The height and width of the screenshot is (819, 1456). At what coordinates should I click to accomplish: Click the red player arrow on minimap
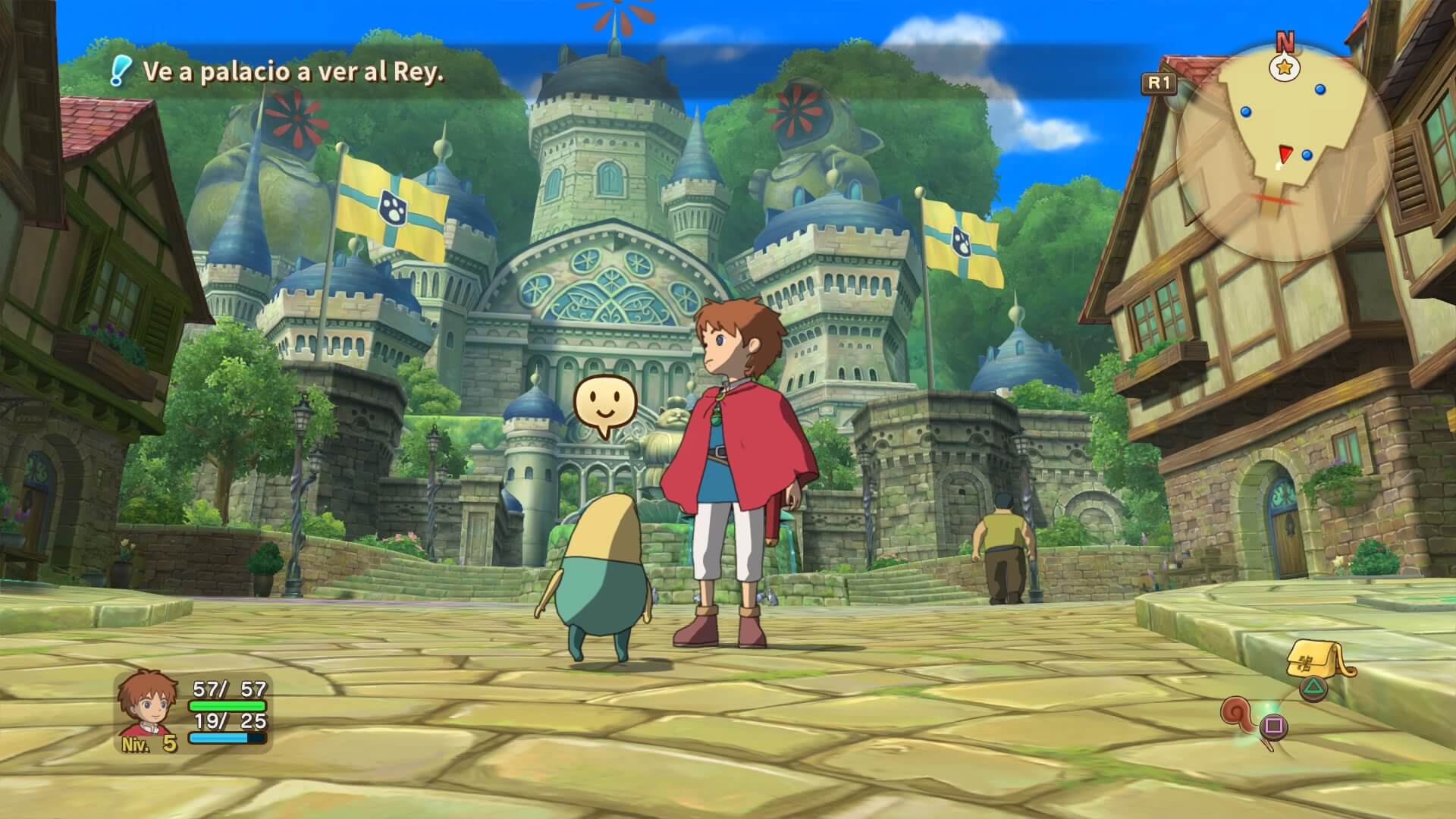tap(1284, 155)
